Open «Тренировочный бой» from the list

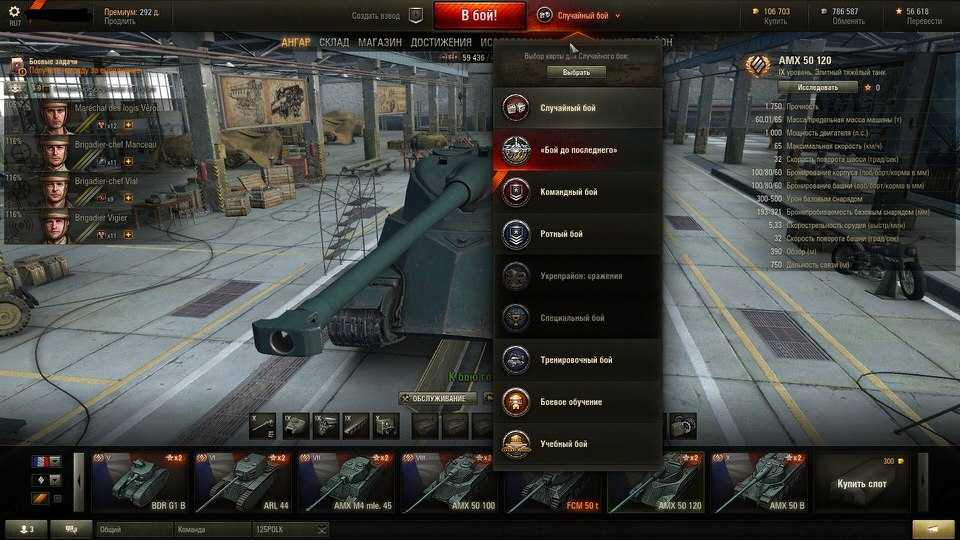578,360
